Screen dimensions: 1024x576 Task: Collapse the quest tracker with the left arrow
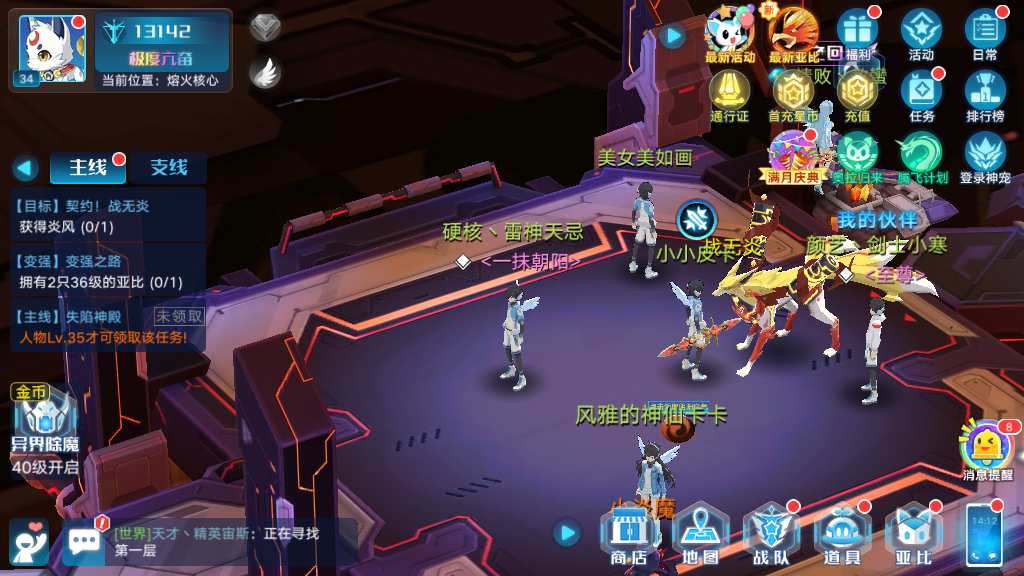(x=26, y=168)
